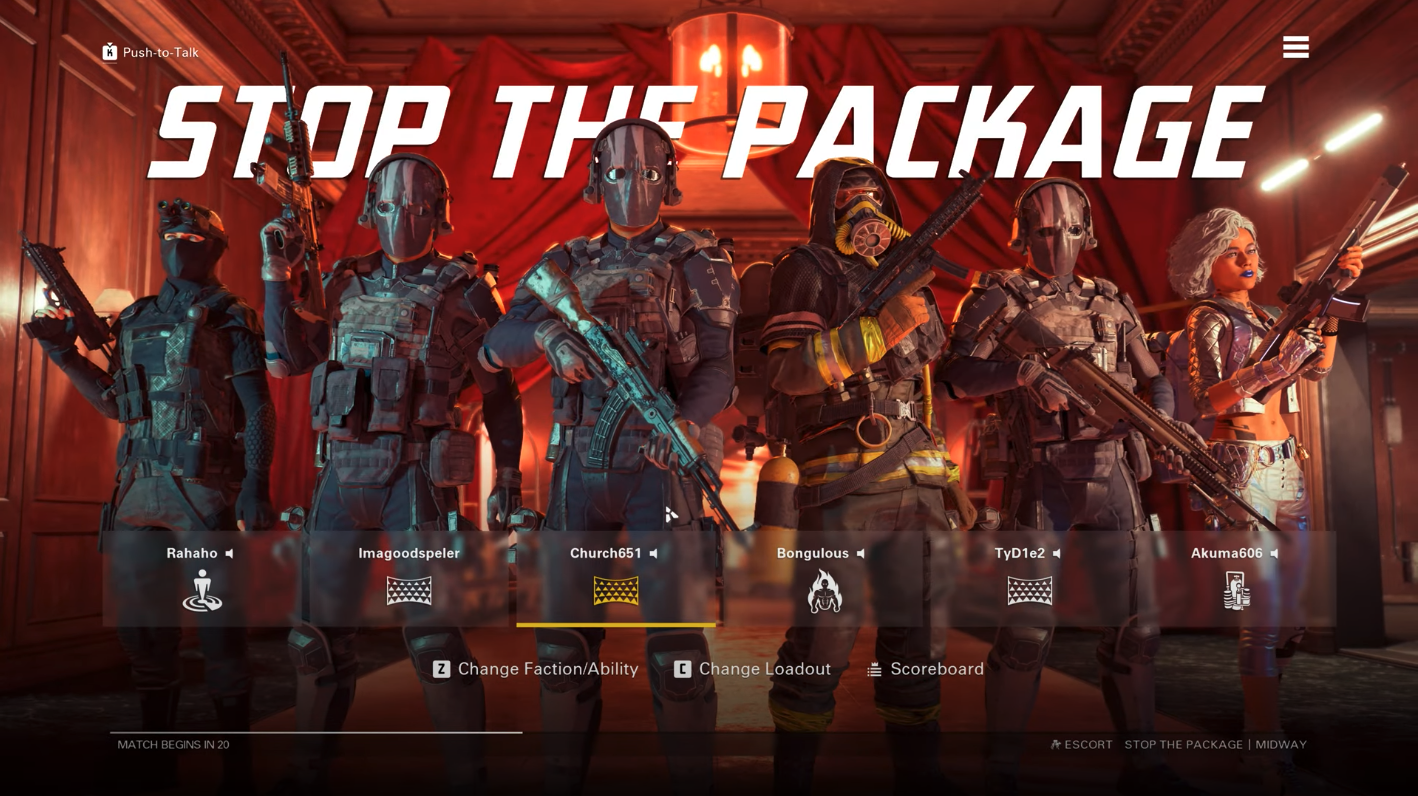Click Change Loadout
Viewport: 1418px width, 796px height.
point(753,669)
